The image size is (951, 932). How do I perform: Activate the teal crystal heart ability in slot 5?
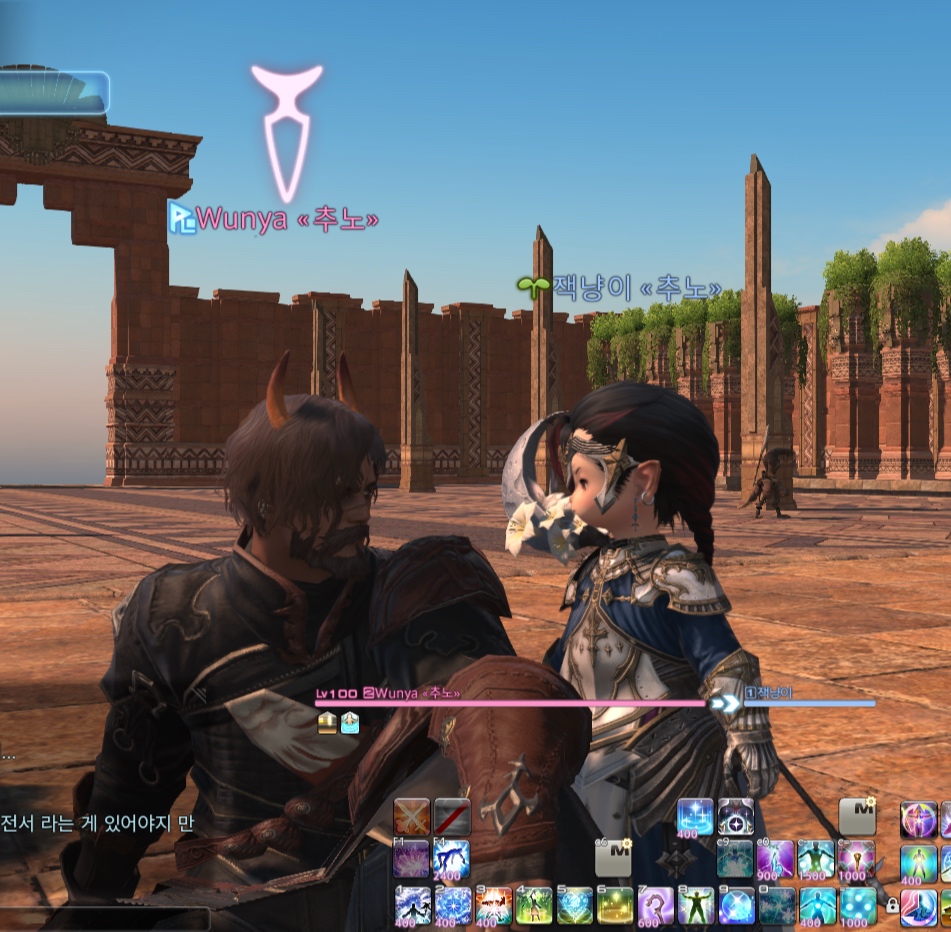574,905
